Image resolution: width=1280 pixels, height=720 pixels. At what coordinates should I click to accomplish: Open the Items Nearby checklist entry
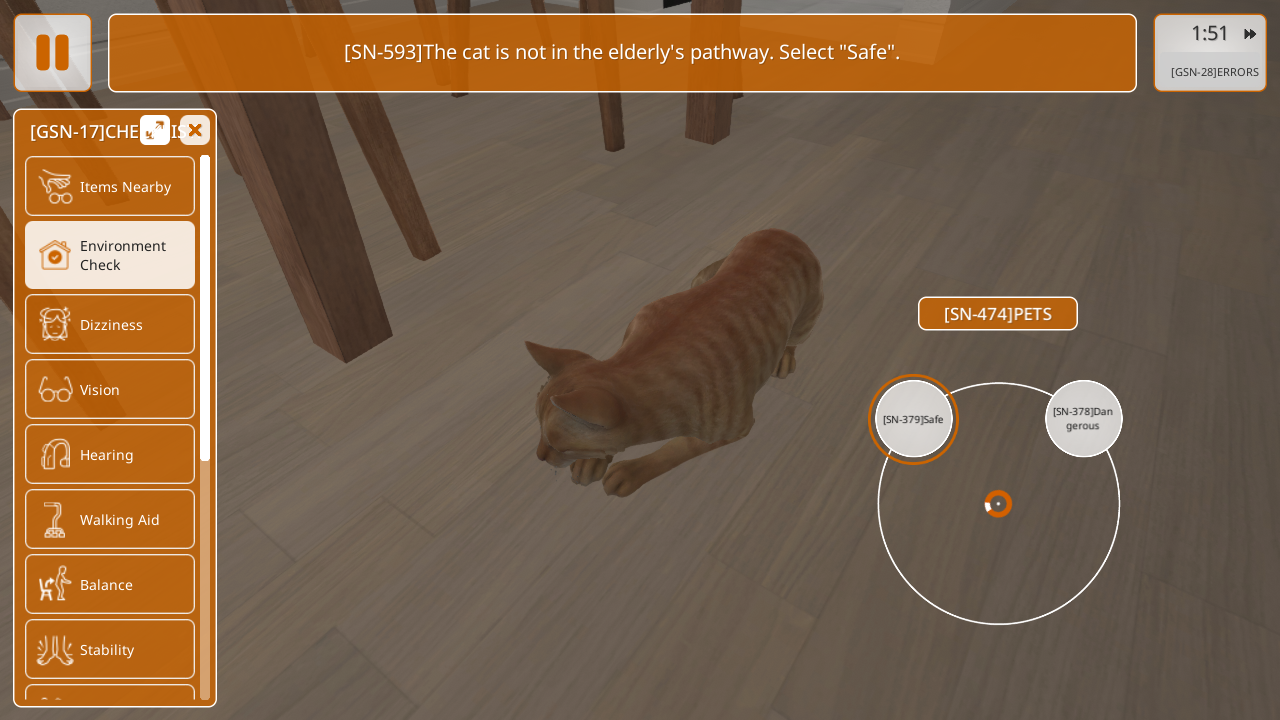pos(110,186)
